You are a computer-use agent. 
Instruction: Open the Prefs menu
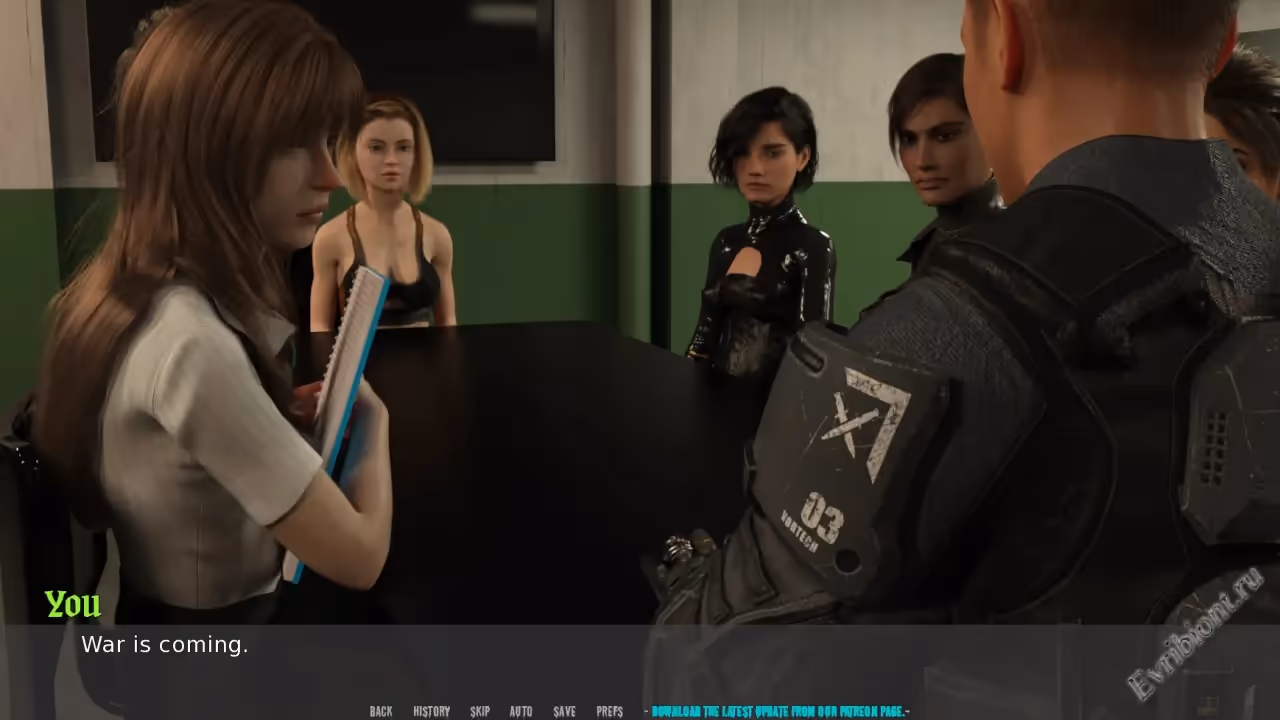609,712
